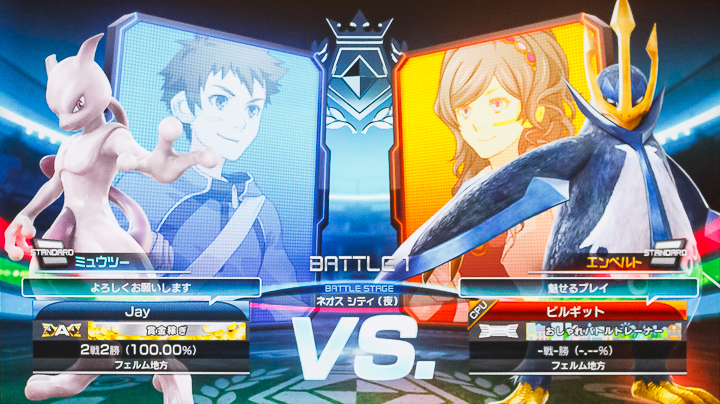720x404 pixels.
Task: Click the ビルギット CPU name banner
Action: 575,311
